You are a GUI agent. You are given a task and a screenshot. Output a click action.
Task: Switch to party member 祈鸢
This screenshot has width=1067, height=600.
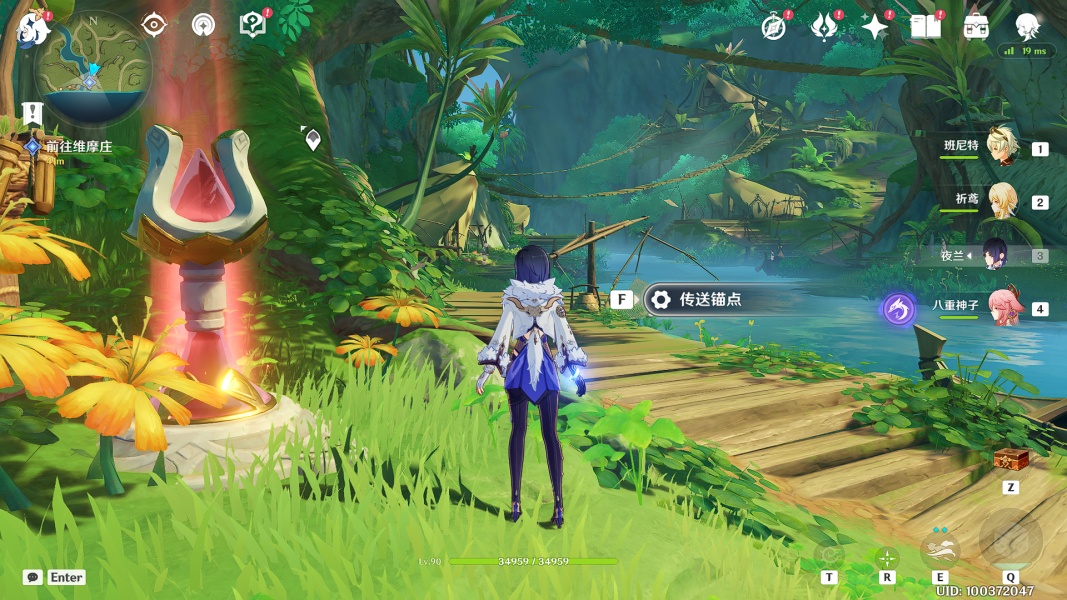click(1001, 201)
